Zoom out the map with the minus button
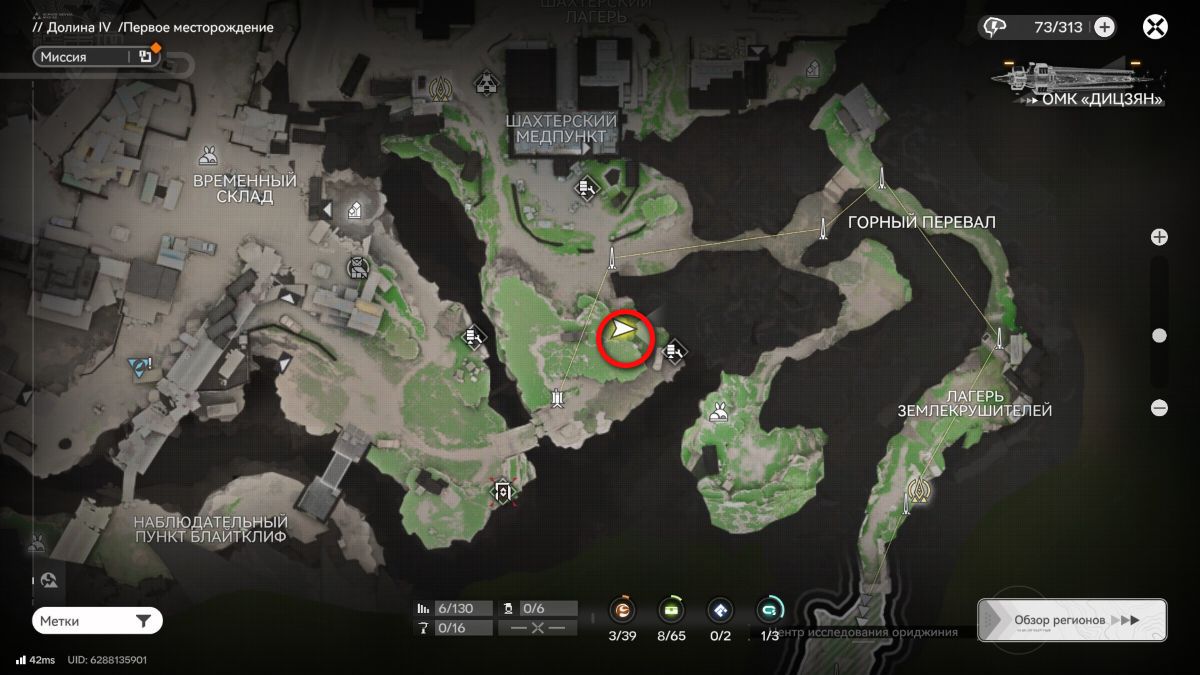Screen dimensions: 1200x675 click(x=1159, y=407)
